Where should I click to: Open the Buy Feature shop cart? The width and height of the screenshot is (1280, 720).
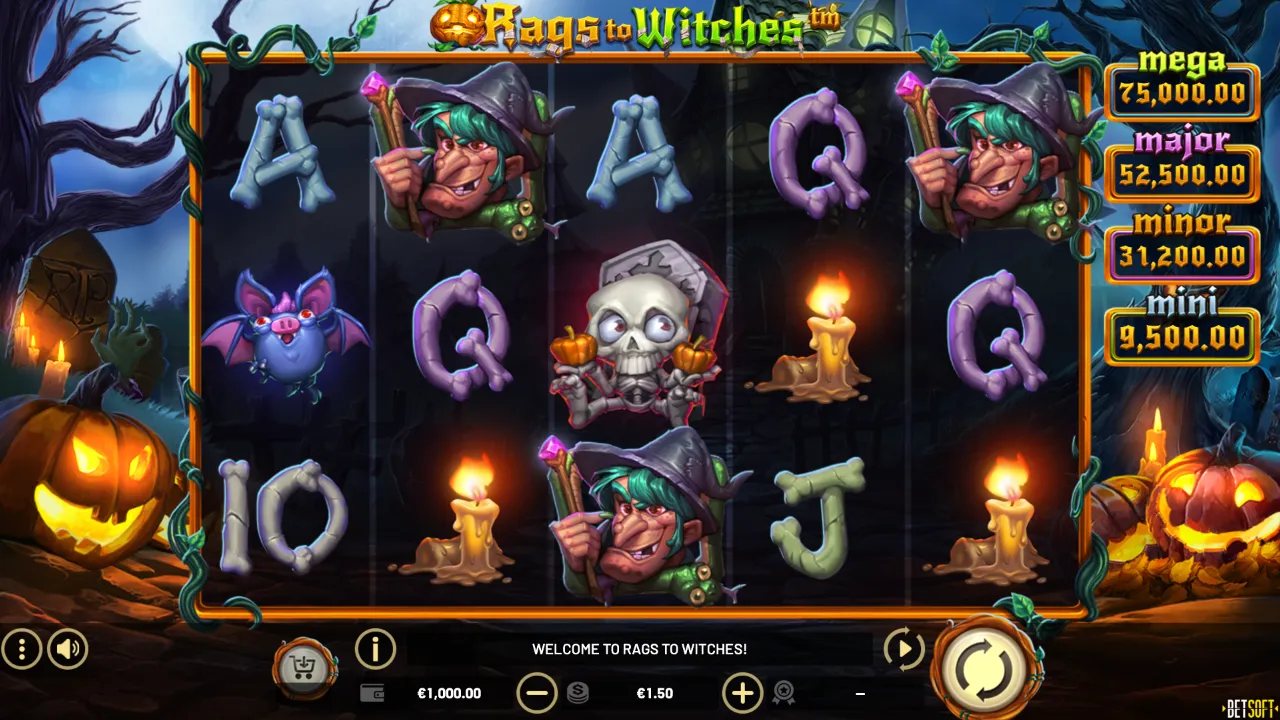(x=303, y=664)
